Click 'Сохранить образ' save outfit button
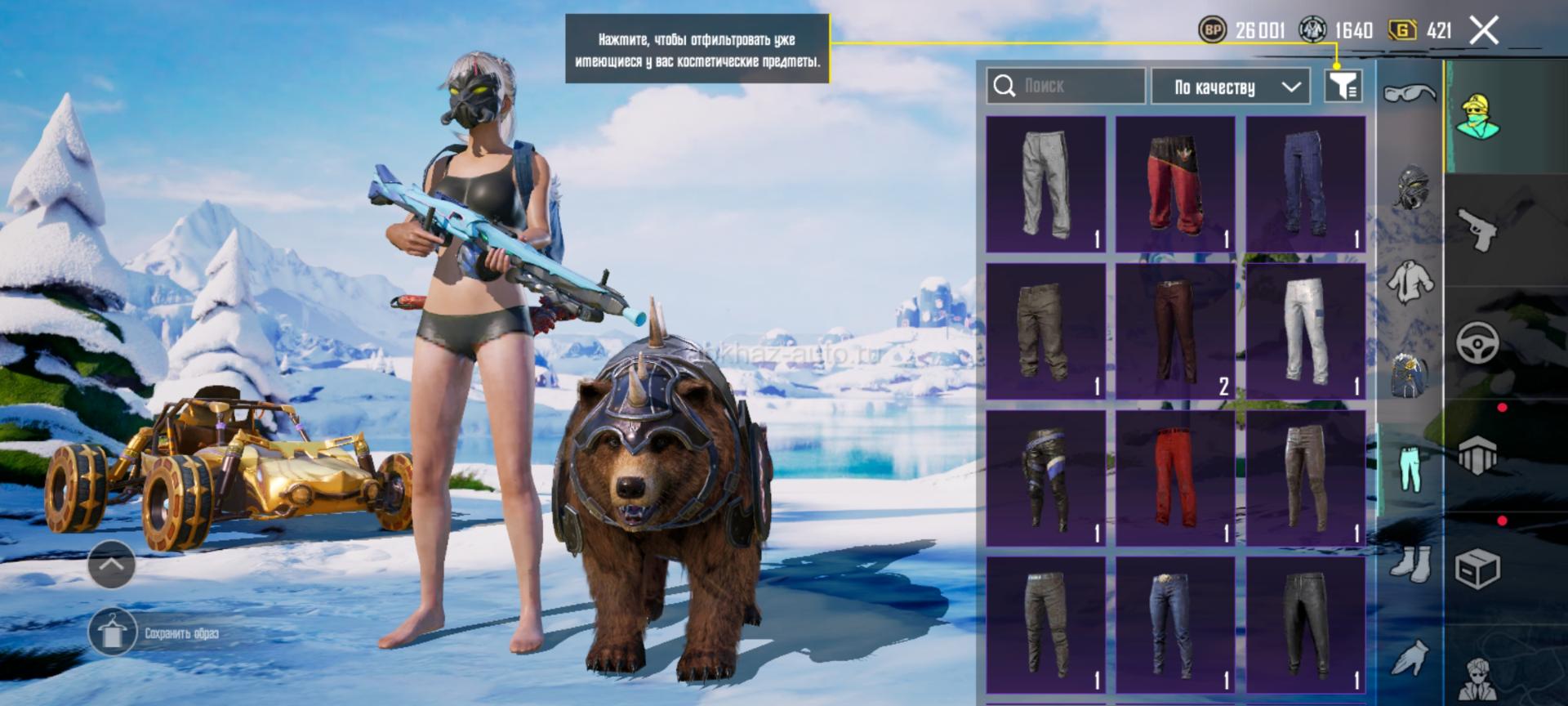The width and height of the screenshot is (1568, 706). coord(155,633)
